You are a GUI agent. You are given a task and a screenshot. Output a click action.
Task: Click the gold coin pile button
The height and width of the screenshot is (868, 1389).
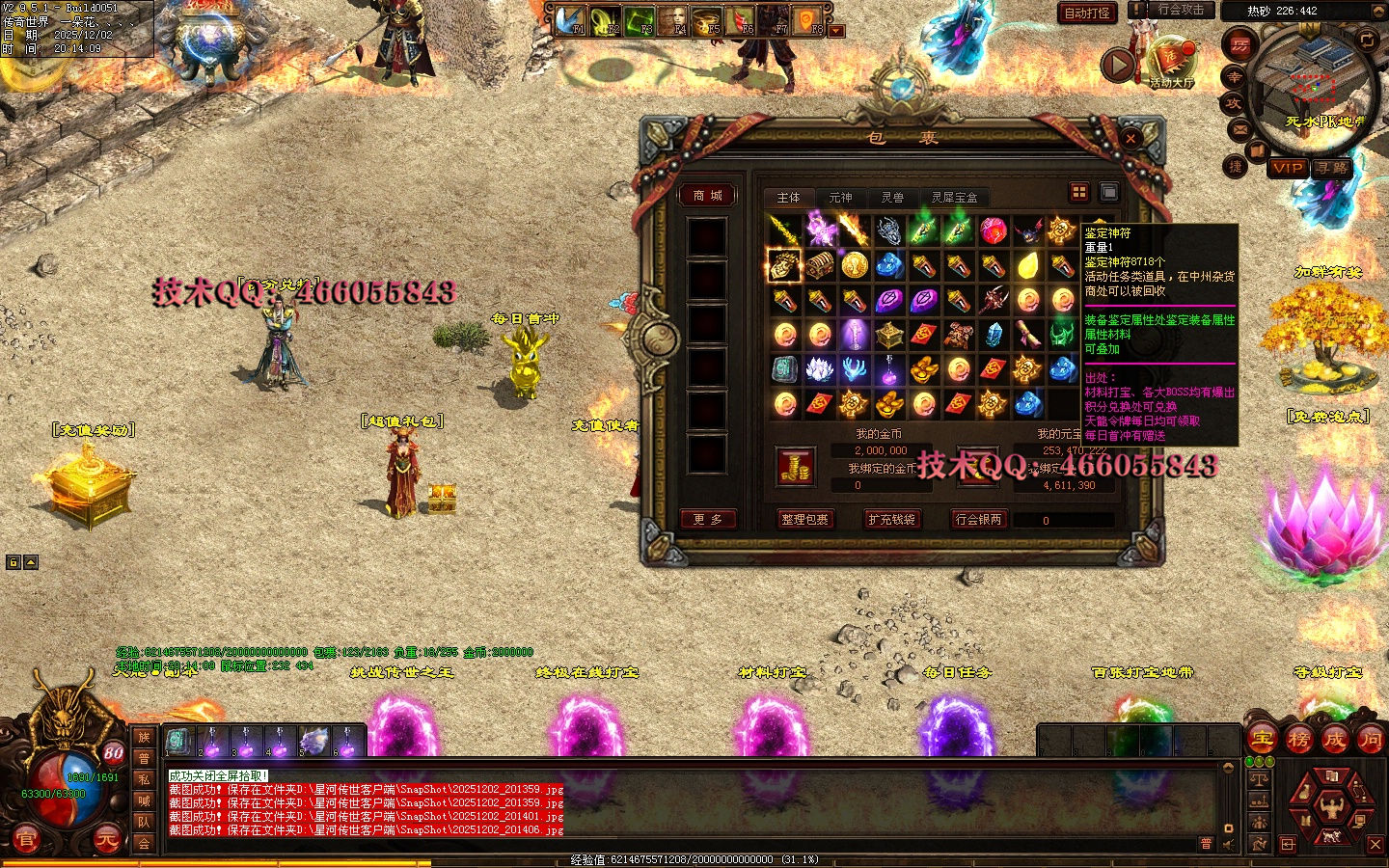click(x=796, y=468)
